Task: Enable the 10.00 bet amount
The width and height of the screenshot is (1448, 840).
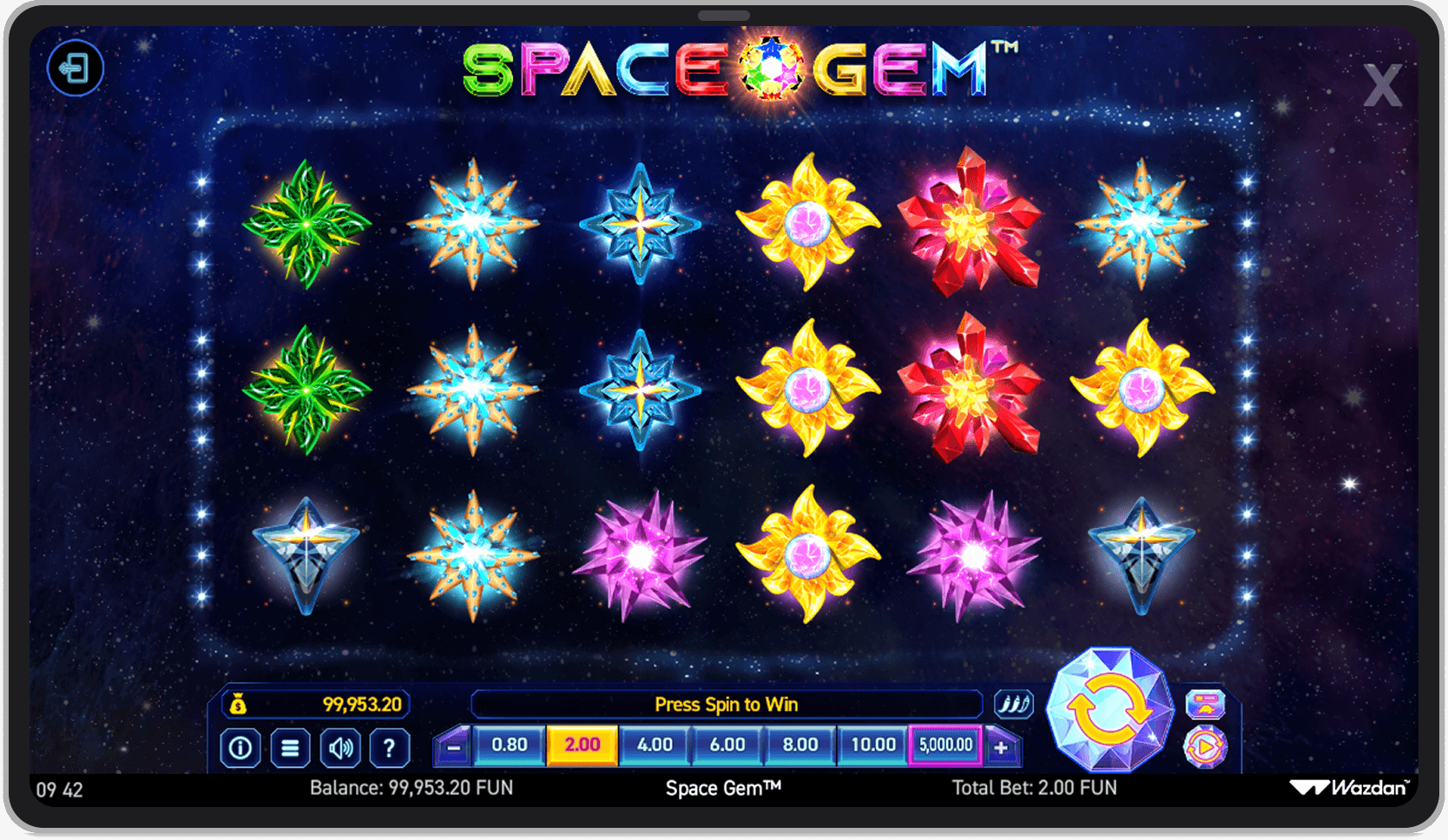Action: pyautogui.click(x=872, y=745)
